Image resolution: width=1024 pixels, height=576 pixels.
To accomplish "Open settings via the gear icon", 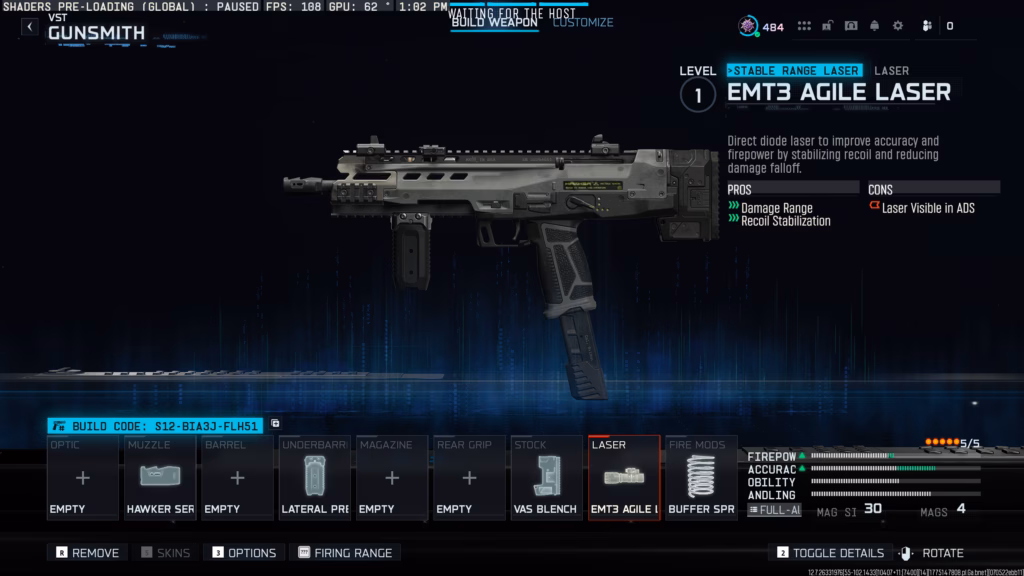I will click(x=897, y=27).
